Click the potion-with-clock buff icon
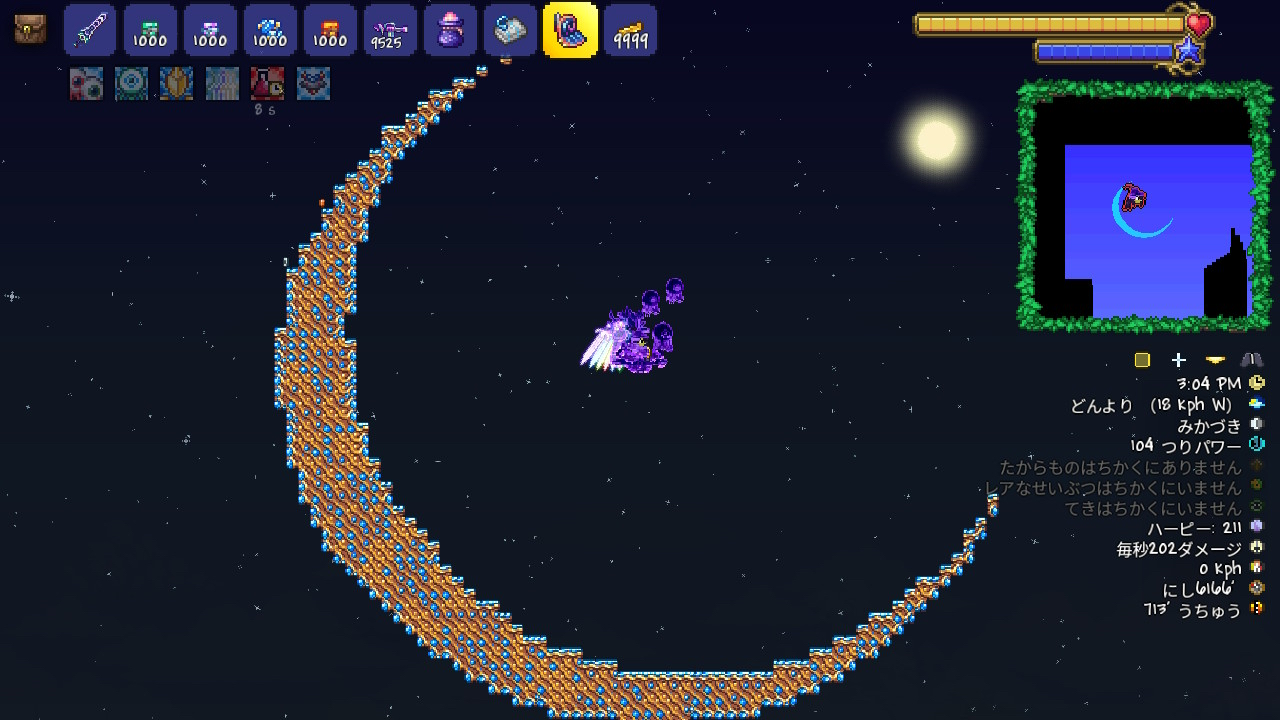 pos(267,84)
